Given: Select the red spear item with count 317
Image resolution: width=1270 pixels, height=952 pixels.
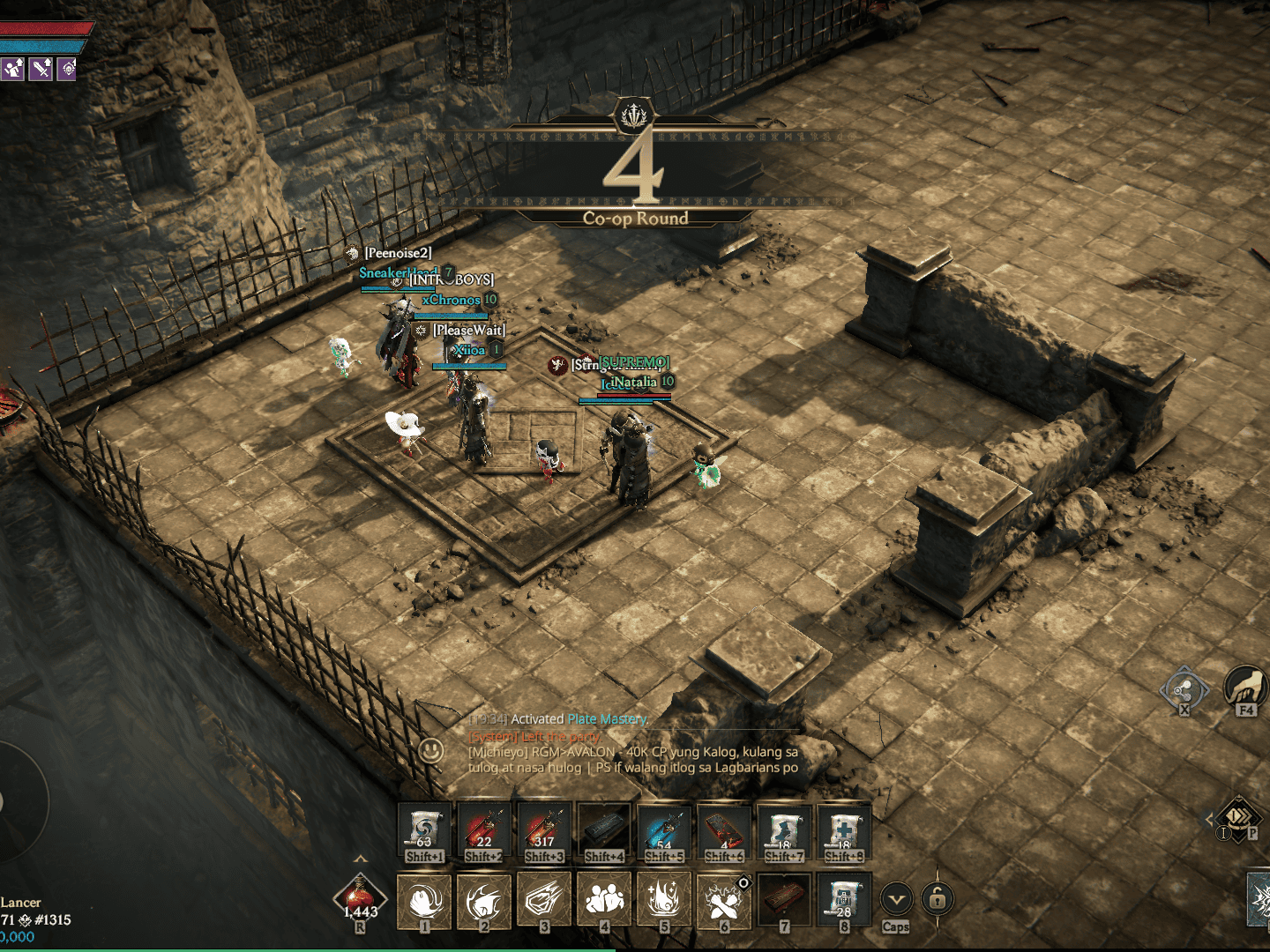Looking at the screenshot, I should click(x=544, y=830).
